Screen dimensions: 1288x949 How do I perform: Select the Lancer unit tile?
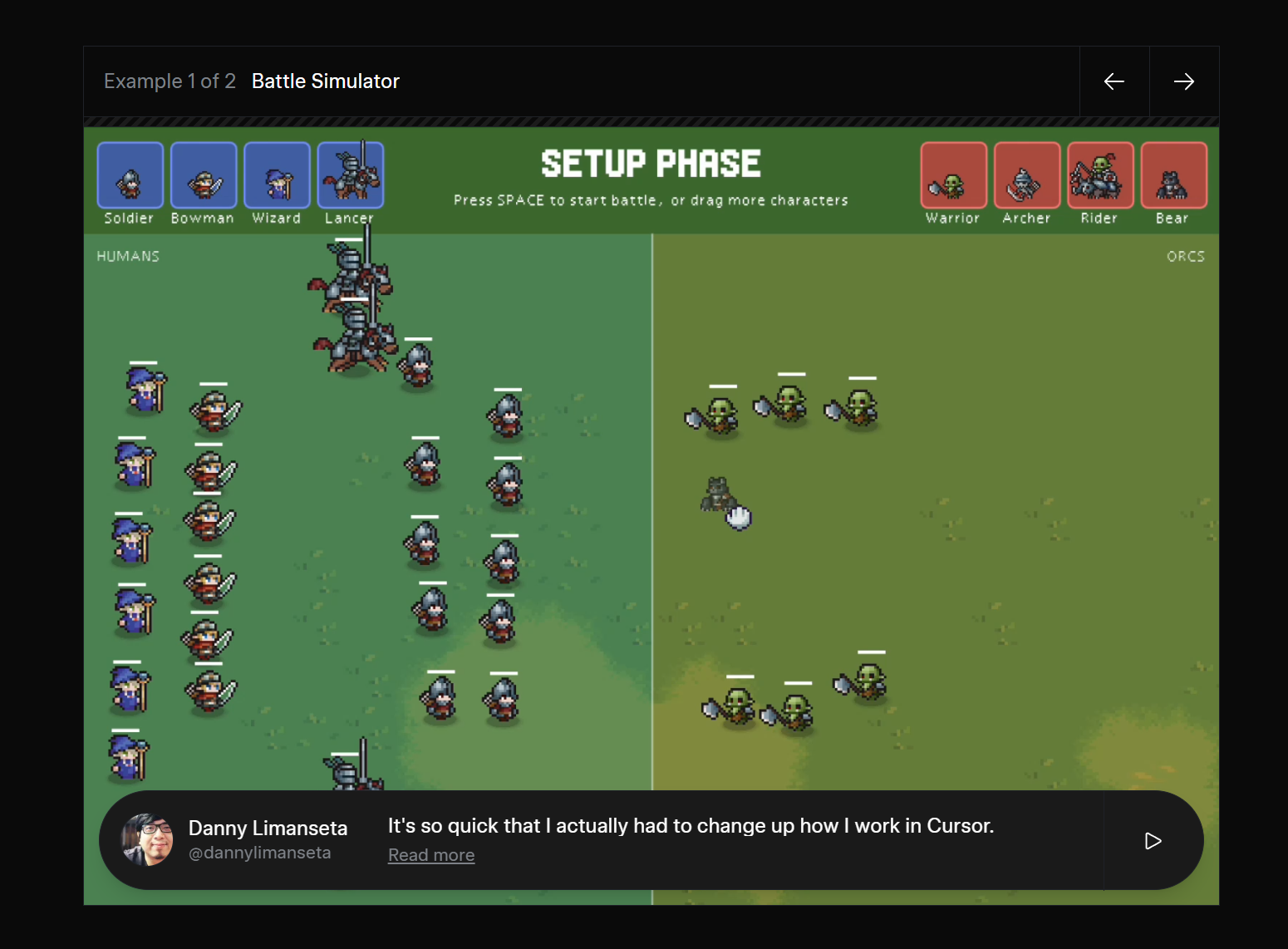pyautogui.click(x=351, y=175)
